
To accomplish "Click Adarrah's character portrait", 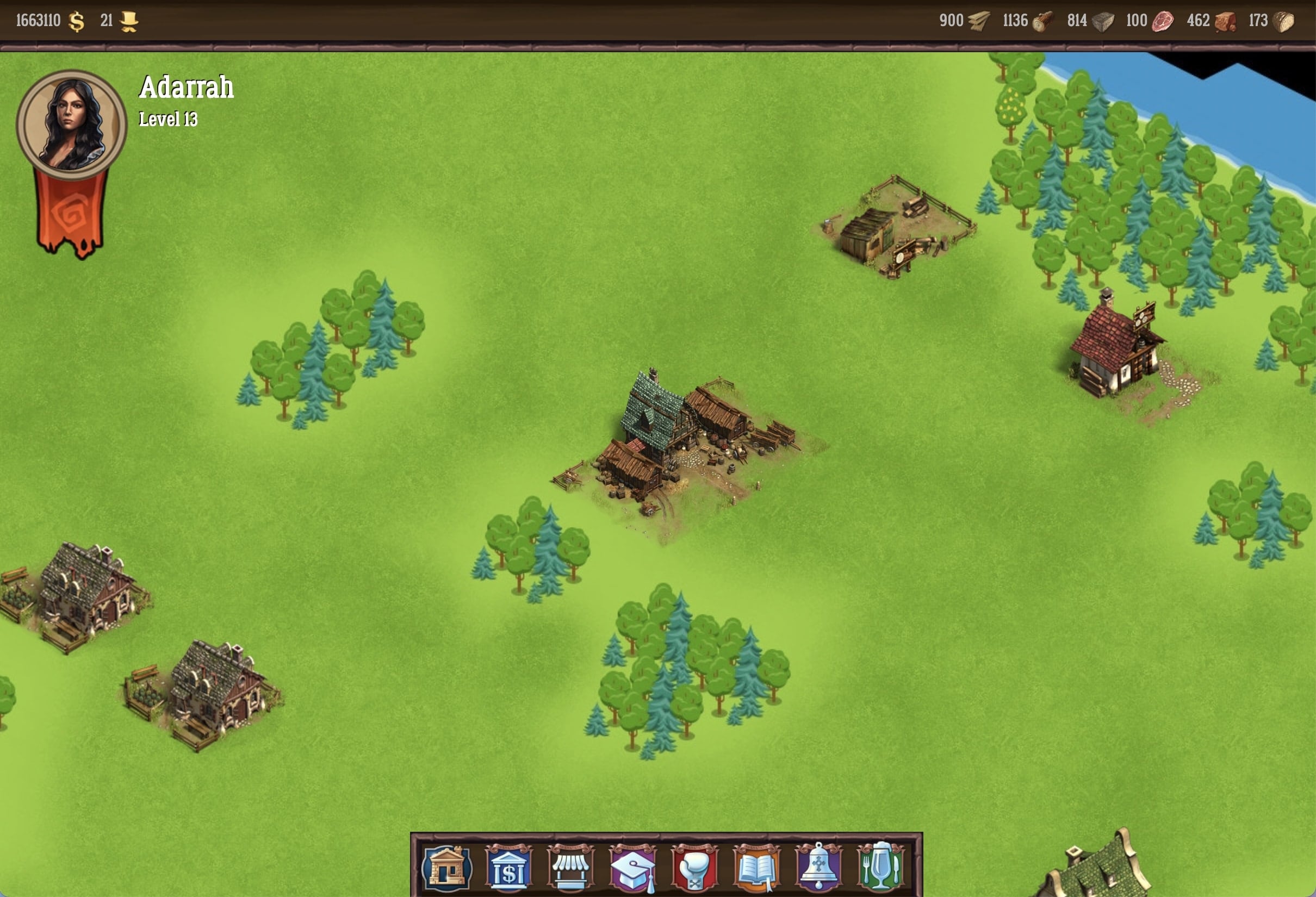I will click(71, 124).
